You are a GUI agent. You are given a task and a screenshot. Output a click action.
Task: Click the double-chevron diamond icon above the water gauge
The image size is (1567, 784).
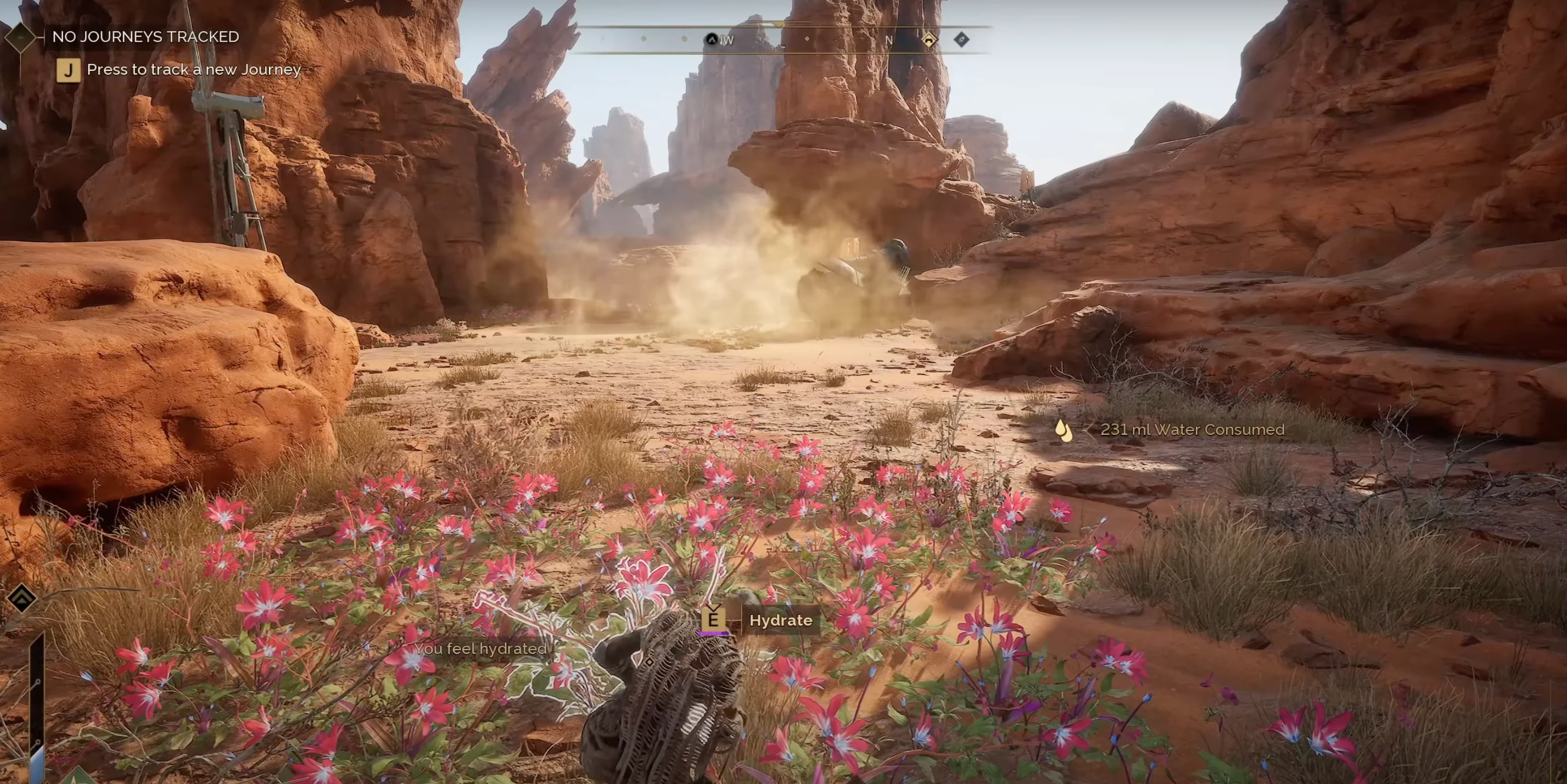(22, 598)
